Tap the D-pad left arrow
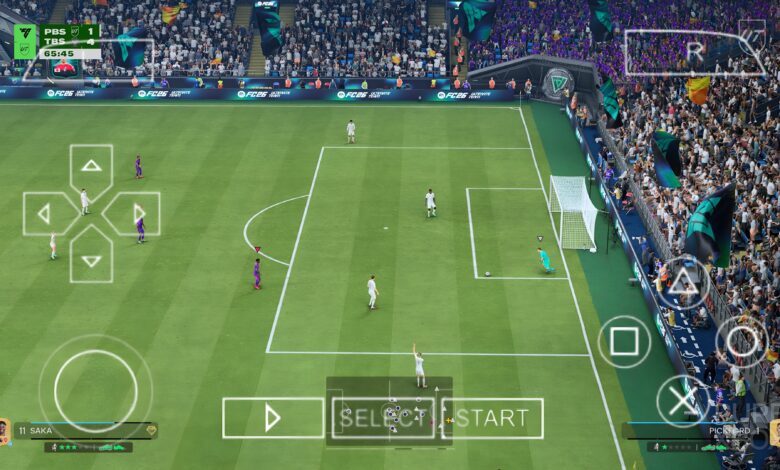Image resolution: width=780 pixels, height=470 pixels. pos(44,214)
